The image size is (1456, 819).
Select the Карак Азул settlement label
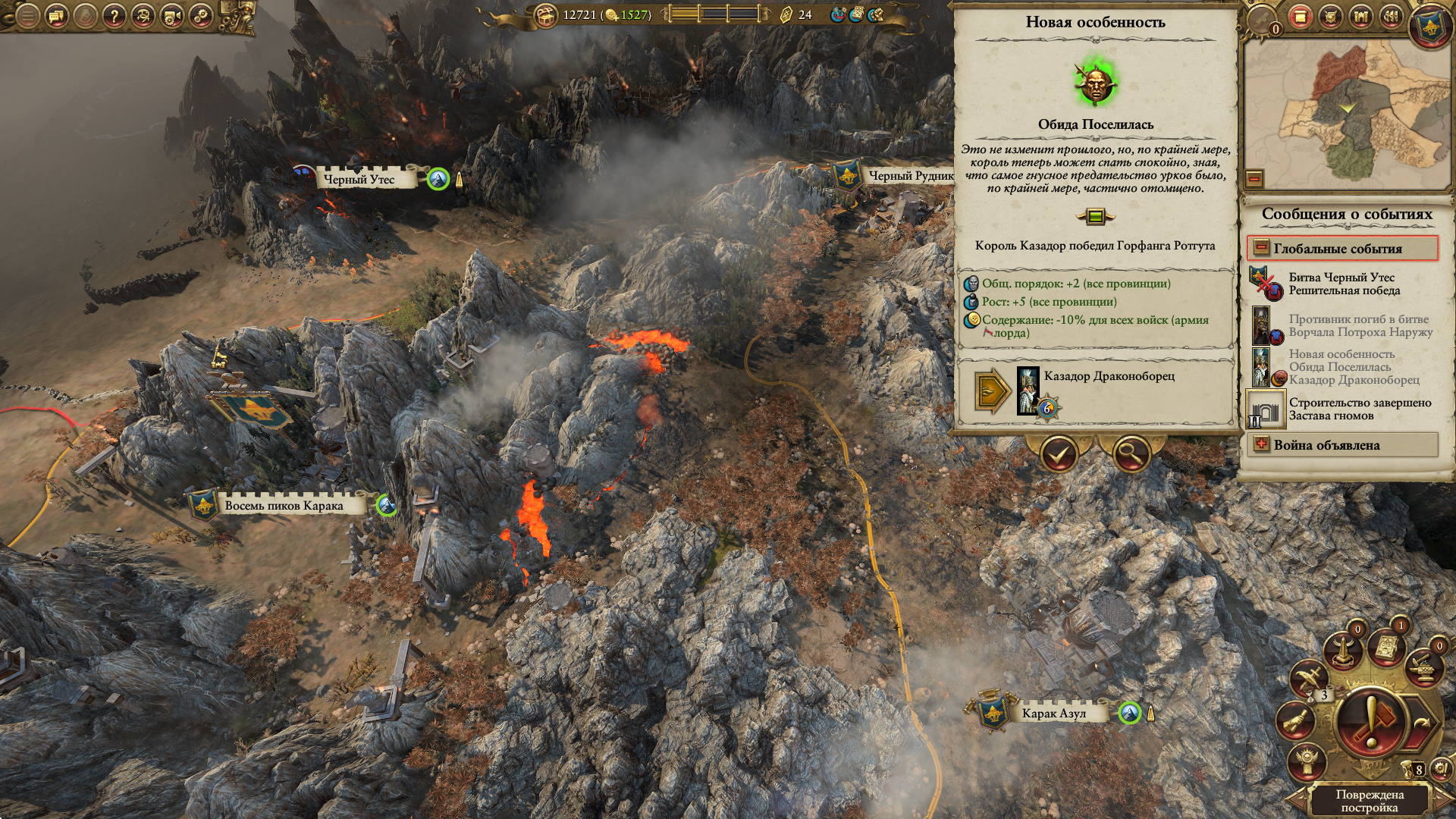tap(1053, 713)
